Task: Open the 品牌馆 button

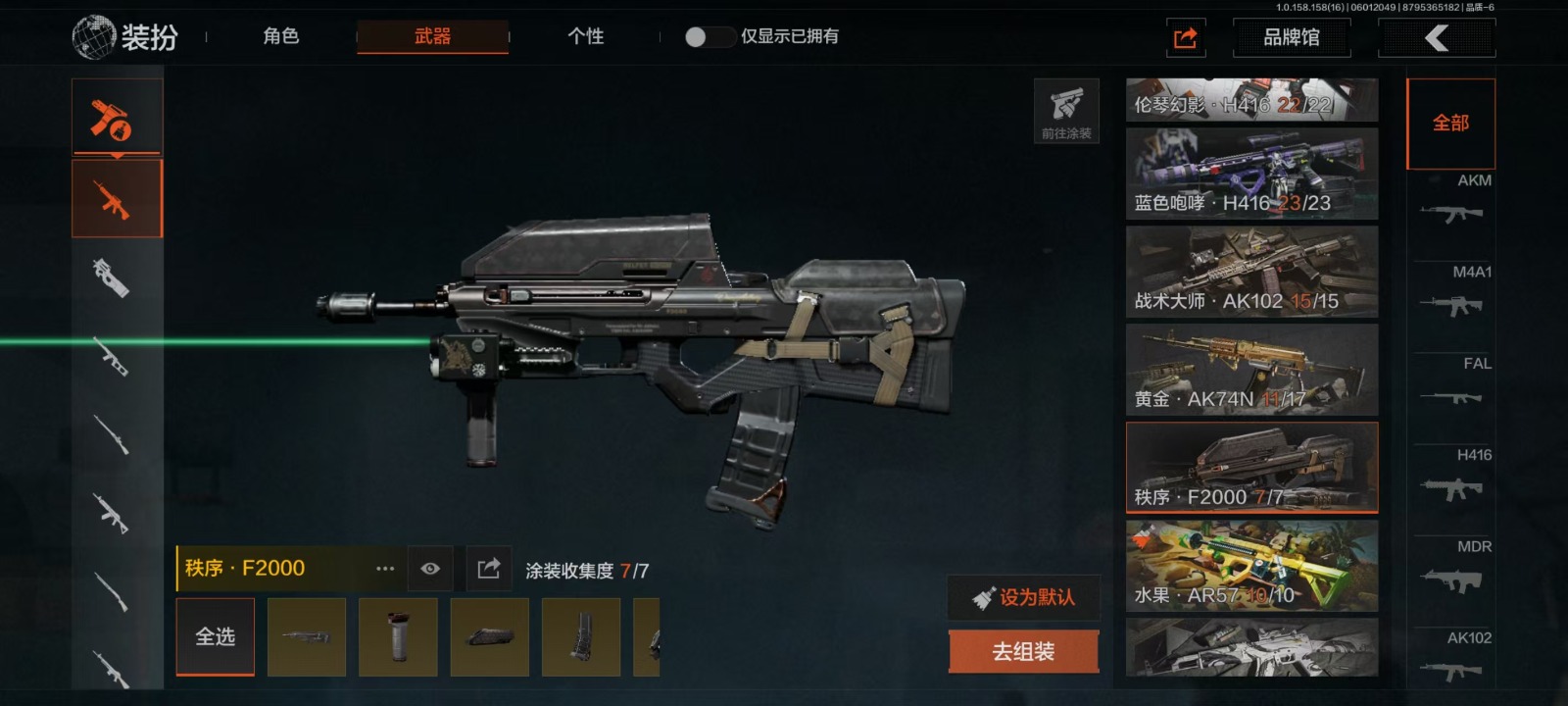Action: 1291,38
